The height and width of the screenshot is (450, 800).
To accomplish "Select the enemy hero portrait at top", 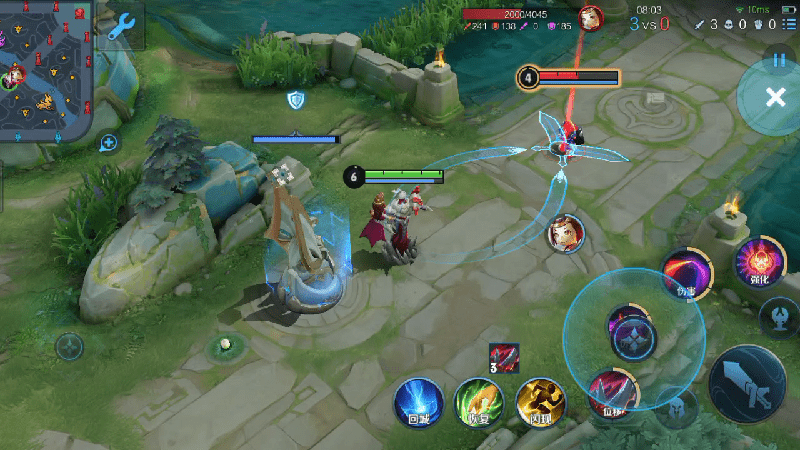I will coord(592,18).
